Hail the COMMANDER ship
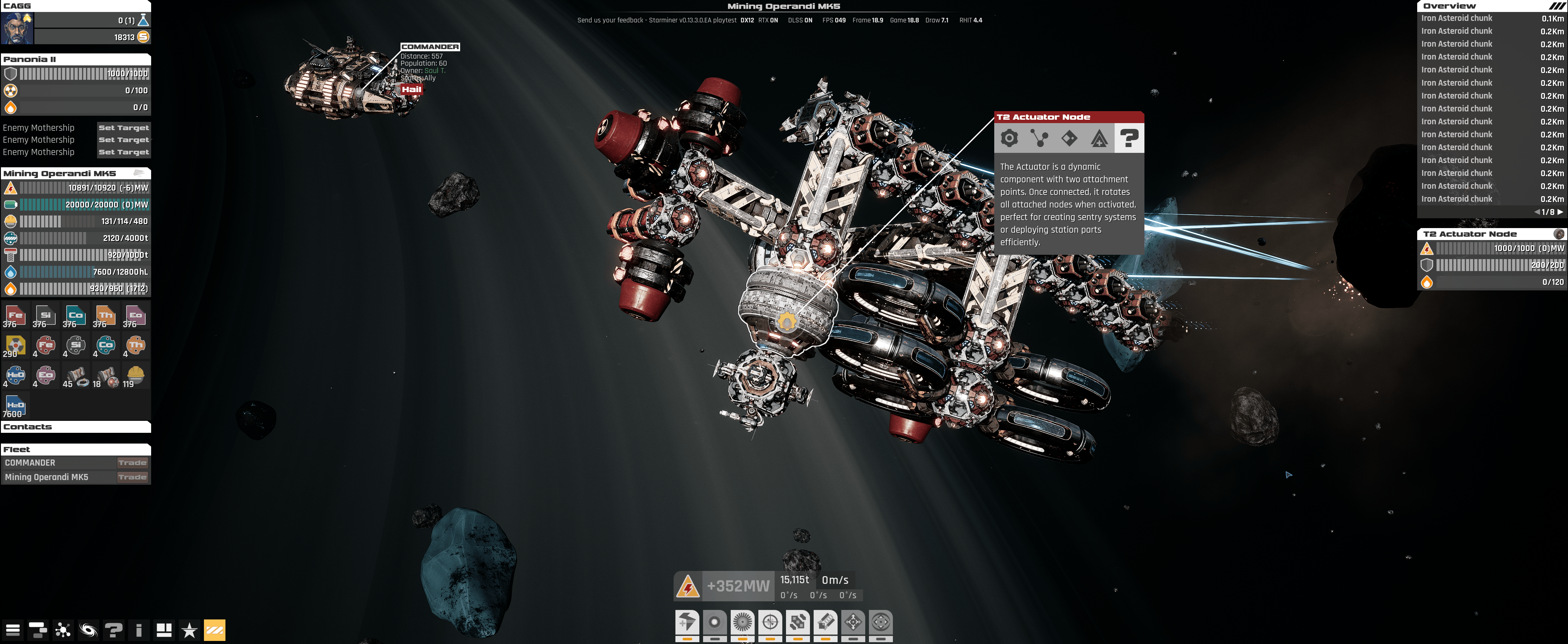This screenshot has width=1568, height=644. [x=412, y=89]
